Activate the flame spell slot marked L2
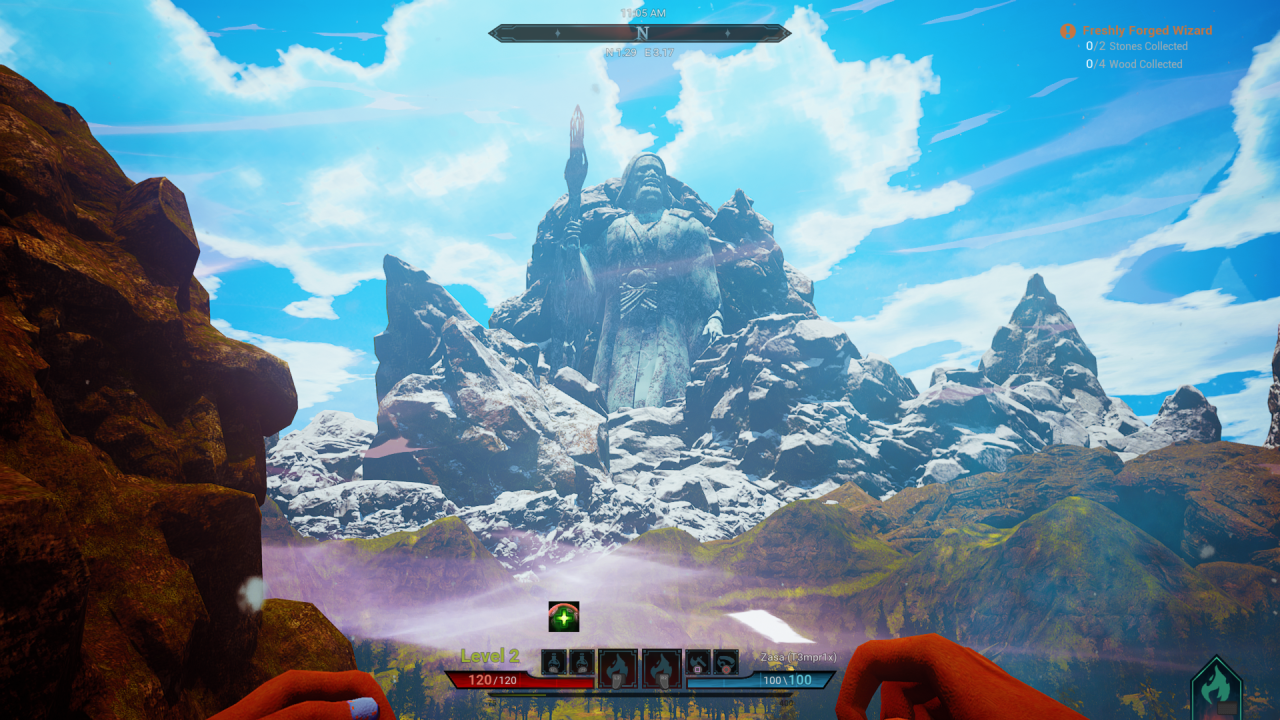Viewport: 1280px width, 720px height. (617, 668)
